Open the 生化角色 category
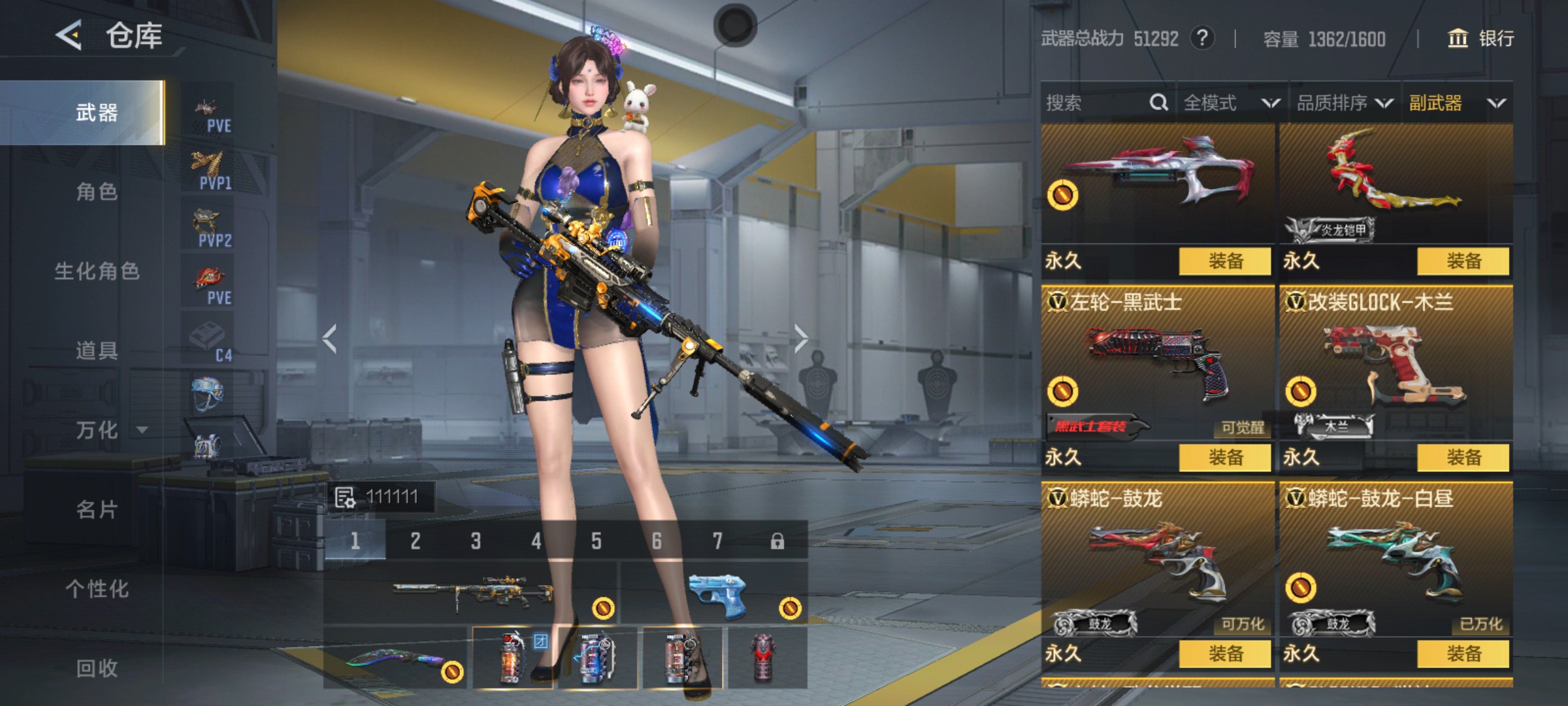1568x706 pixels. click(97, 271)
